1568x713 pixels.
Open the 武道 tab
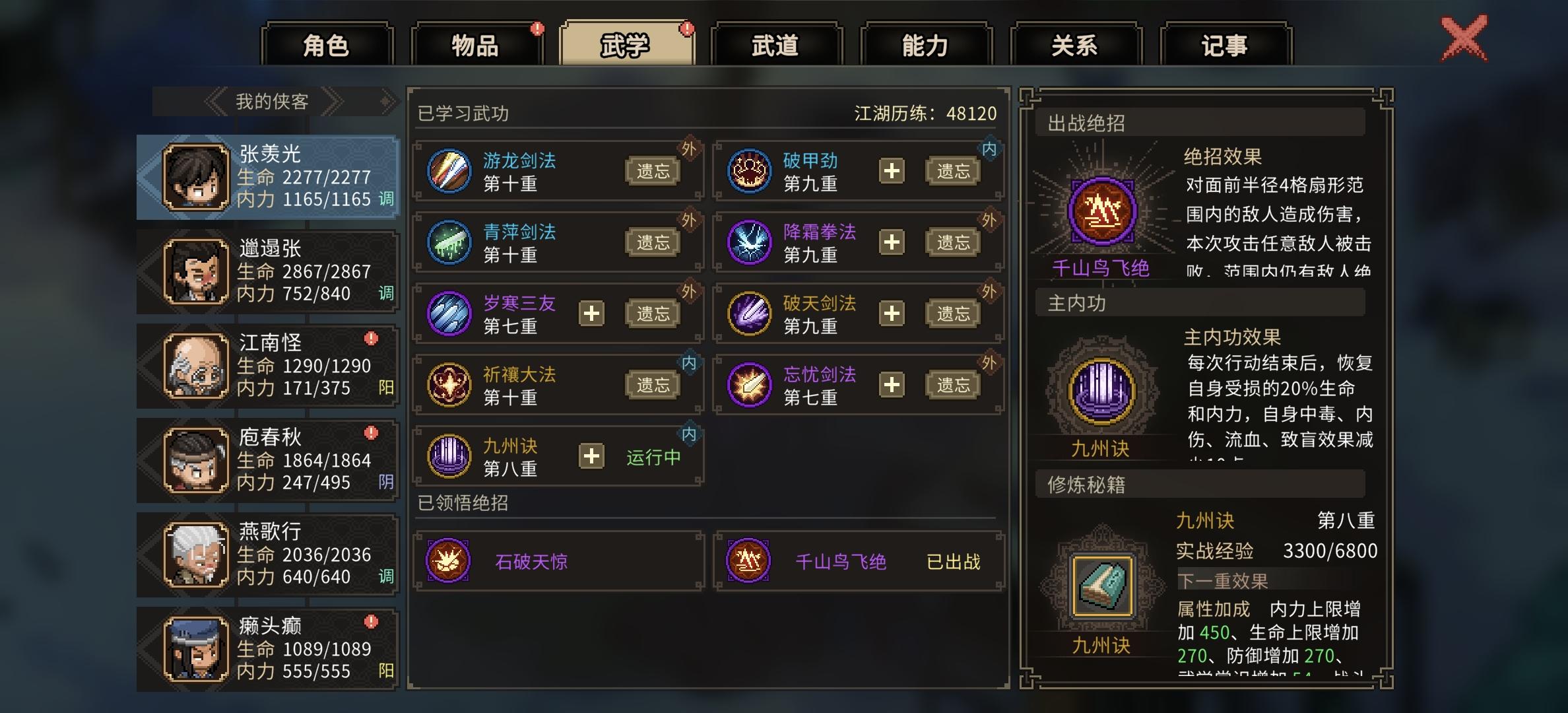[775, 44]
